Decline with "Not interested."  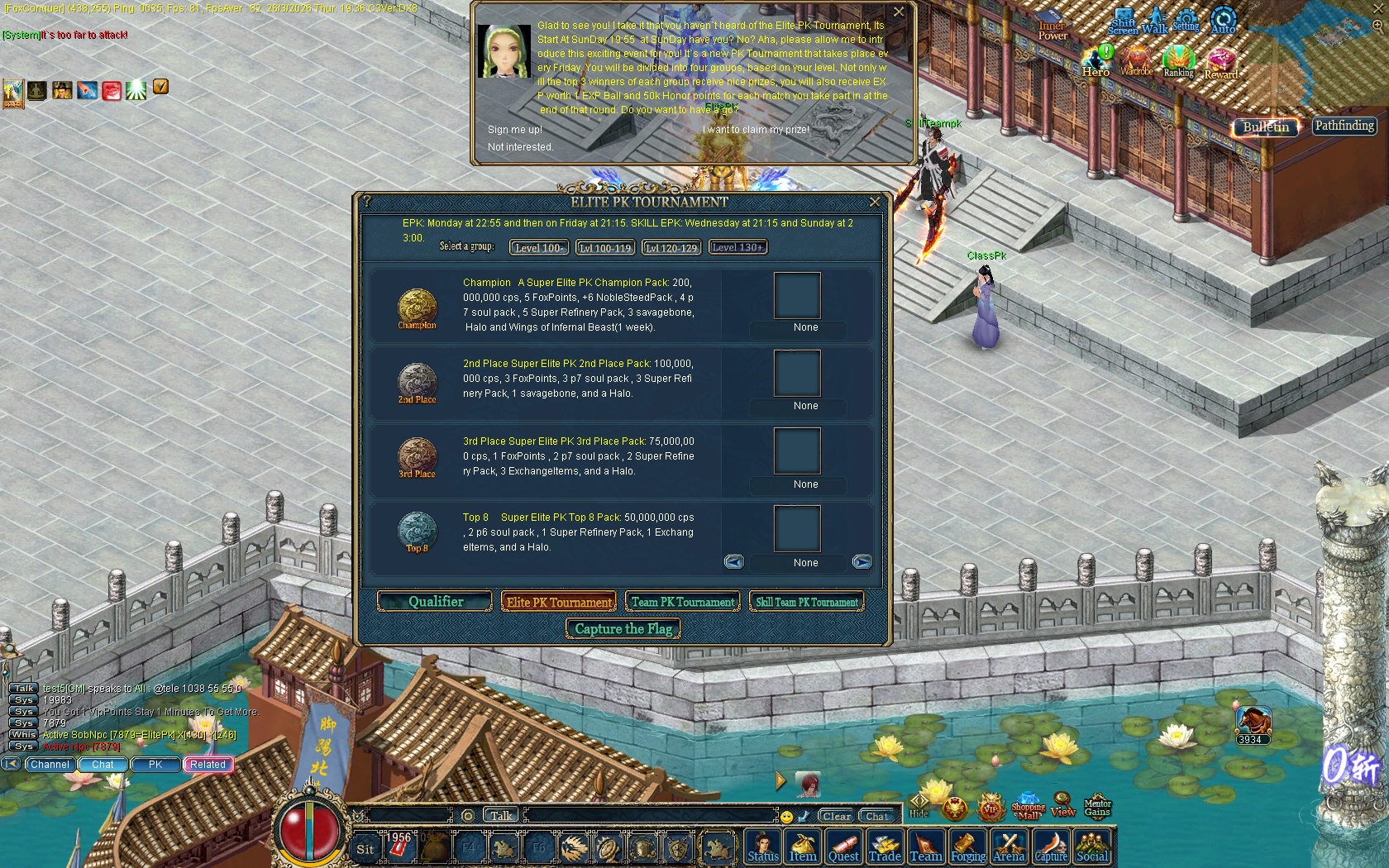(x=520, y=147)
